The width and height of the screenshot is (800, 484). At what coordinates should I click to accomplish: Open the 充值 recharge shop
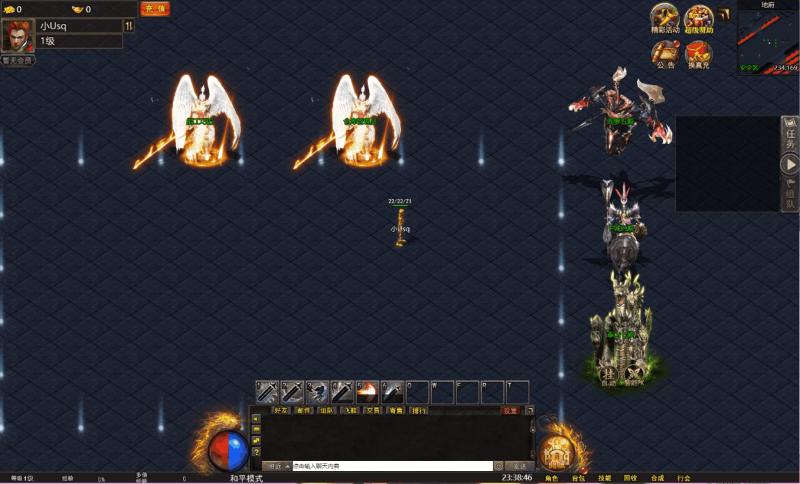155,9
